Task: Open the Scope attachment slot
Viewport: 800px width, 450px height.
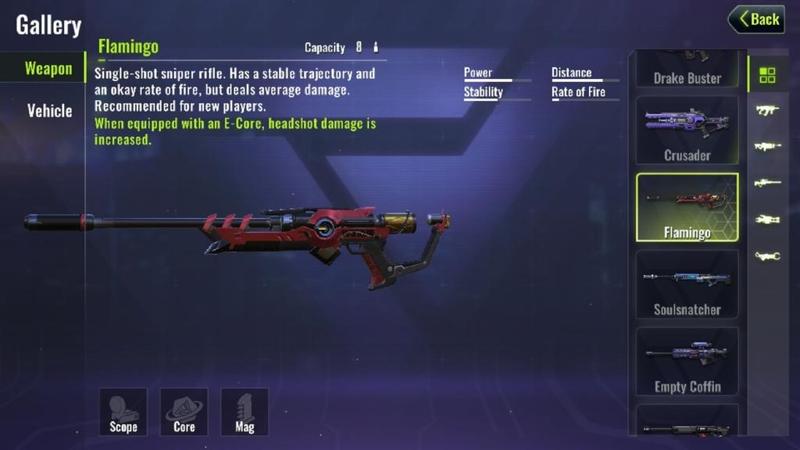Action: coord(123,411)
